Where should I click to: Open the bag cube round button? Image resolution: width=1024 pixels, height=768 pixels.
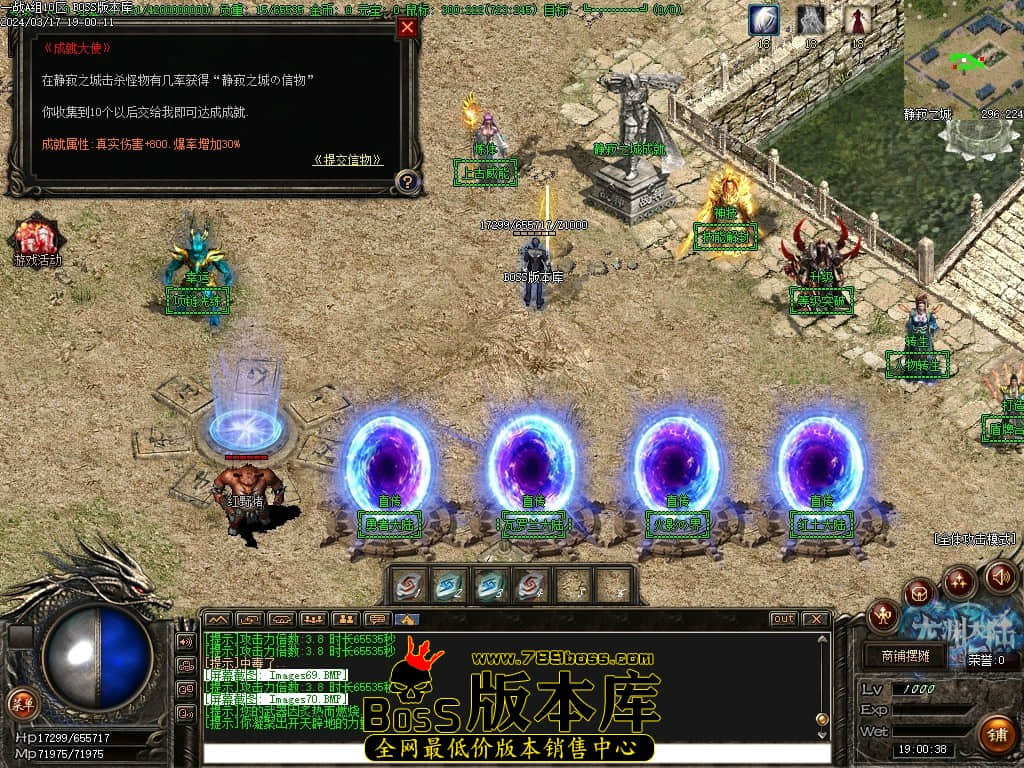point(920,593)
